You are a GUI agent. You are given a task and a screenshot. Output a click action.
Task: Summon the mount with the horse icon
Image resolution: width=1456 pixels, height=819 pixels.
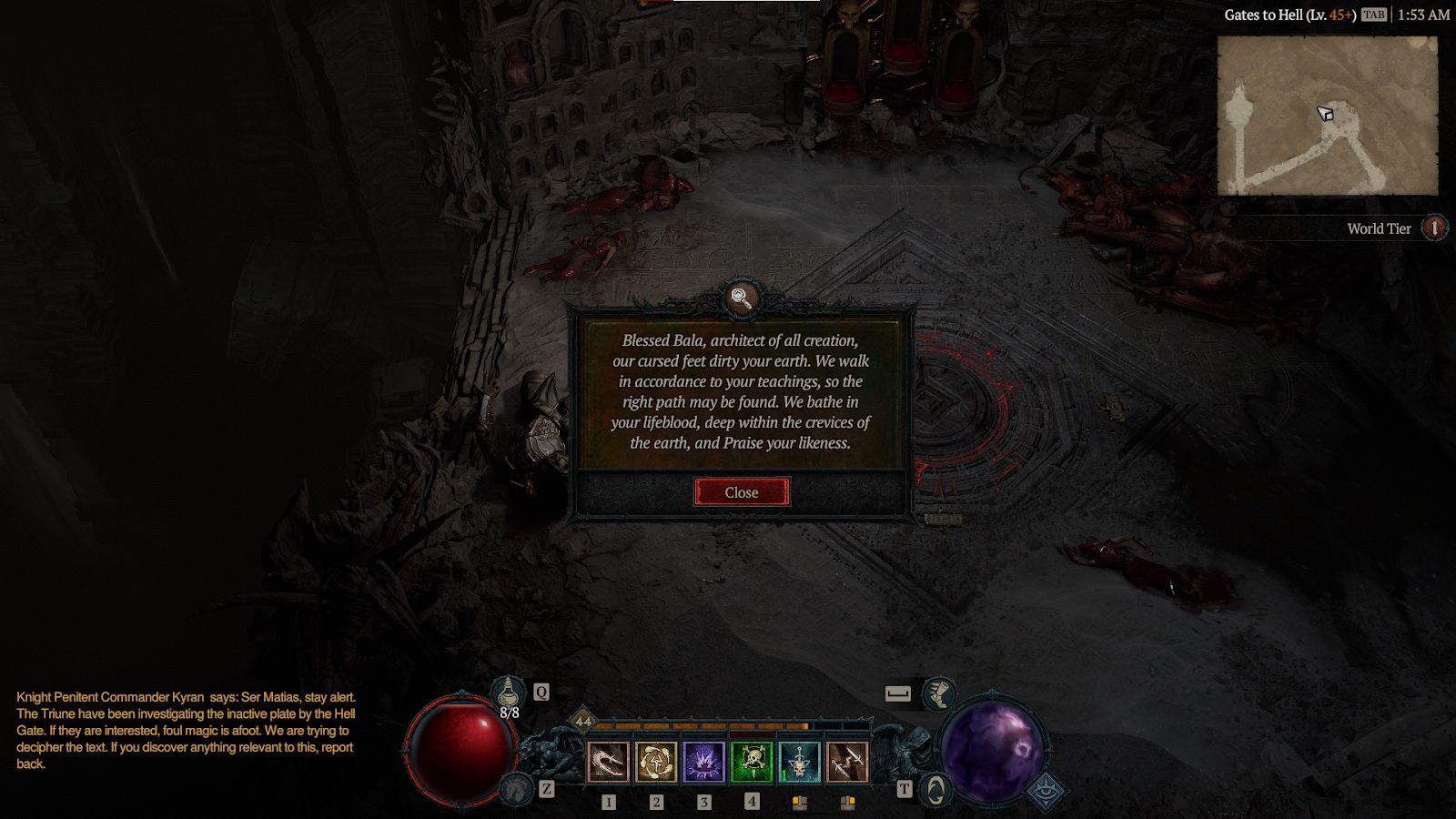pyautogui.click(x=518, y=788)
